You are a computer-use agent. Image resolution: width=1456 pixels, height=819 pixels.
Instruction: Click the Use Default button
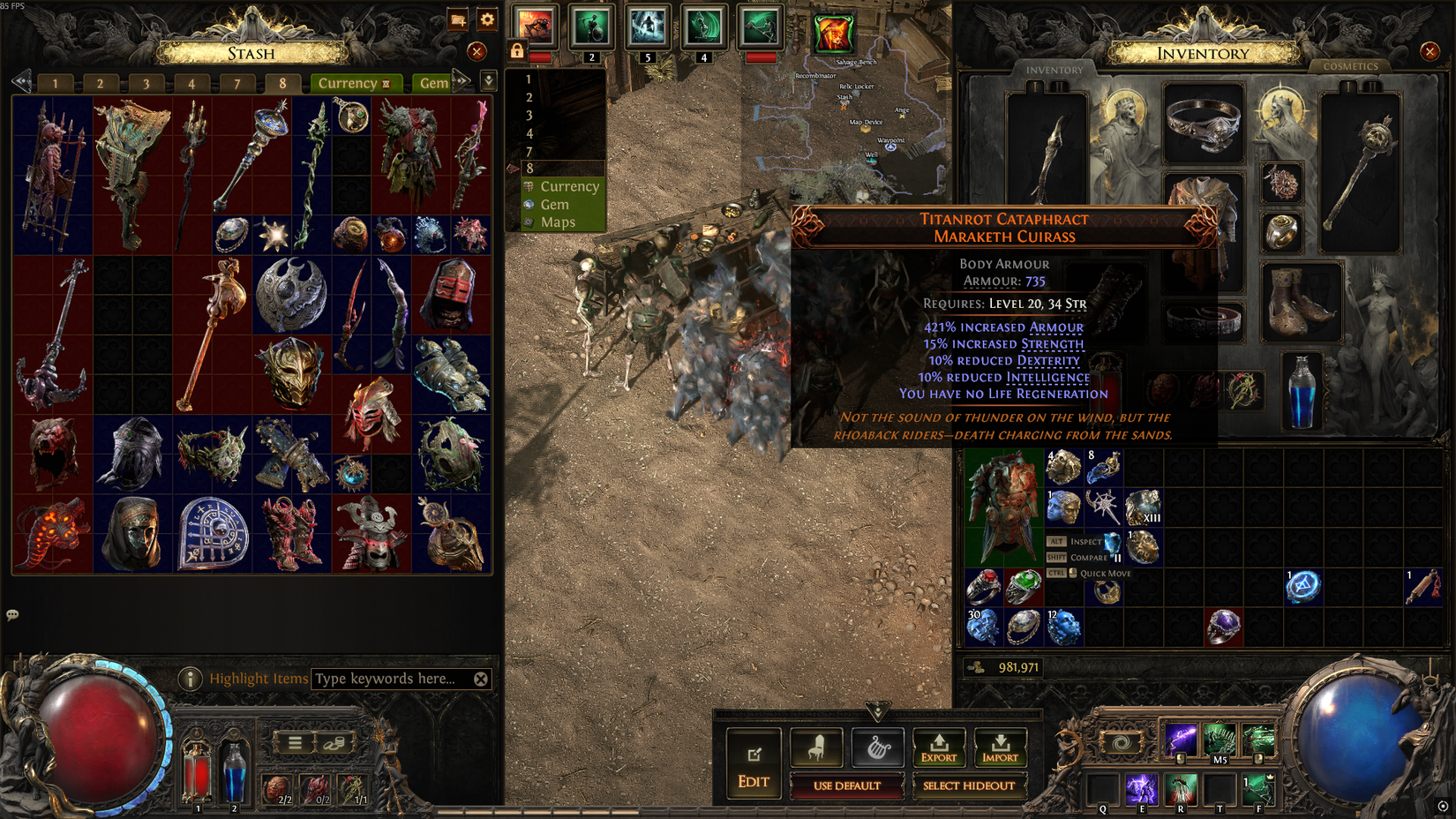pos(848,786)
